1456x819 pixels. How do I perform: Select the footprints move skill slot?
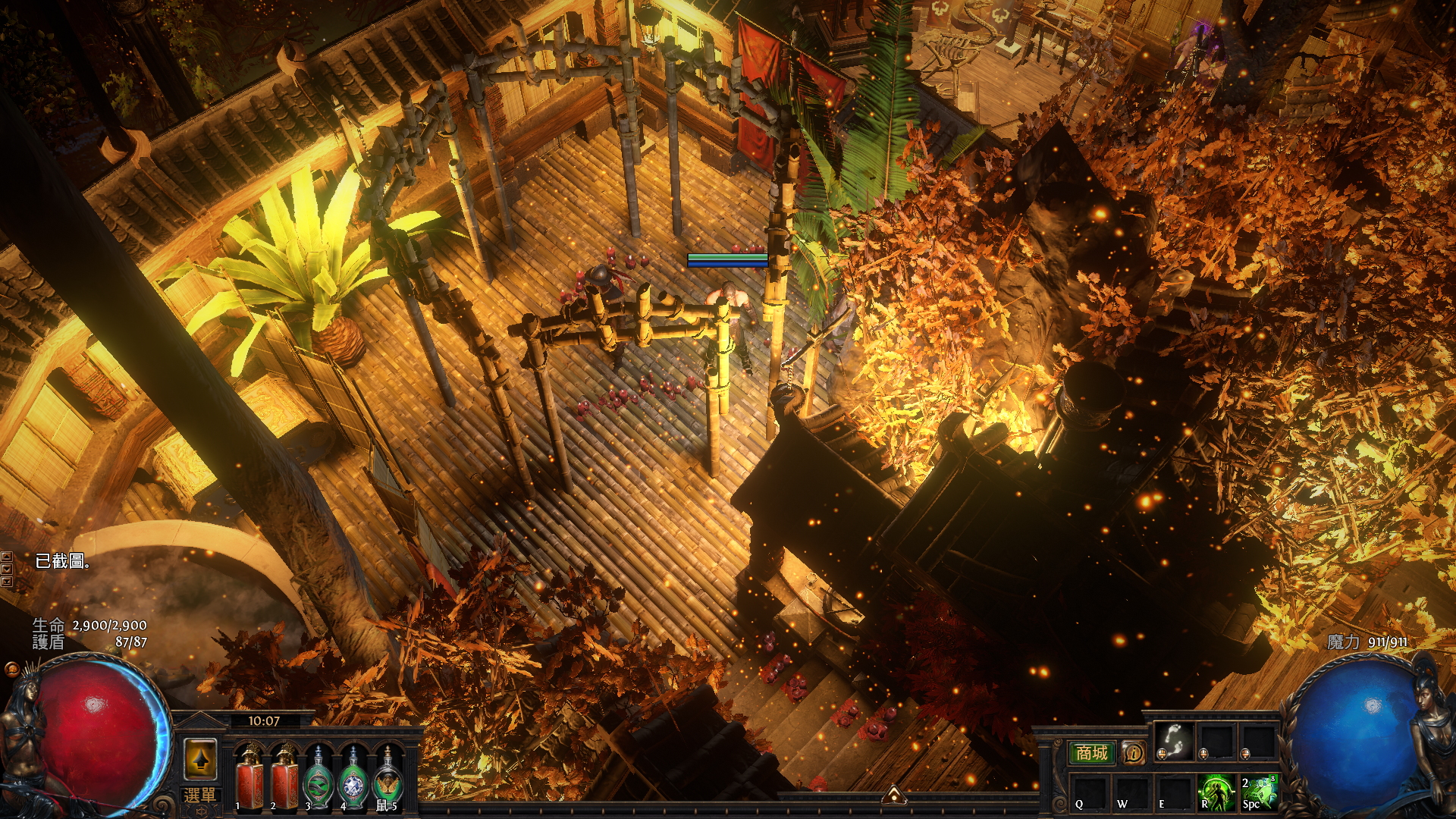tap(1175, 740)
